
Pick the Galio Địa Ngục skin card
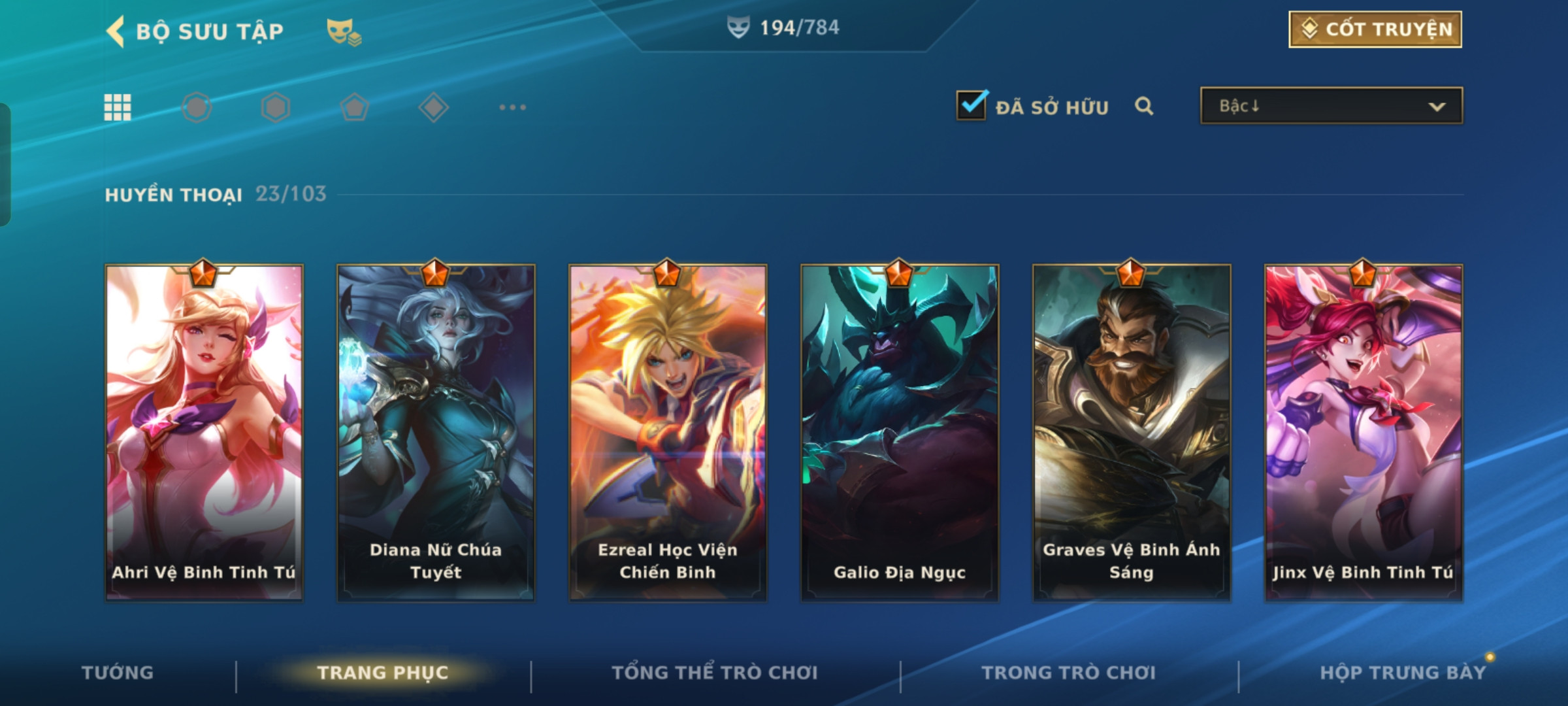900,431
